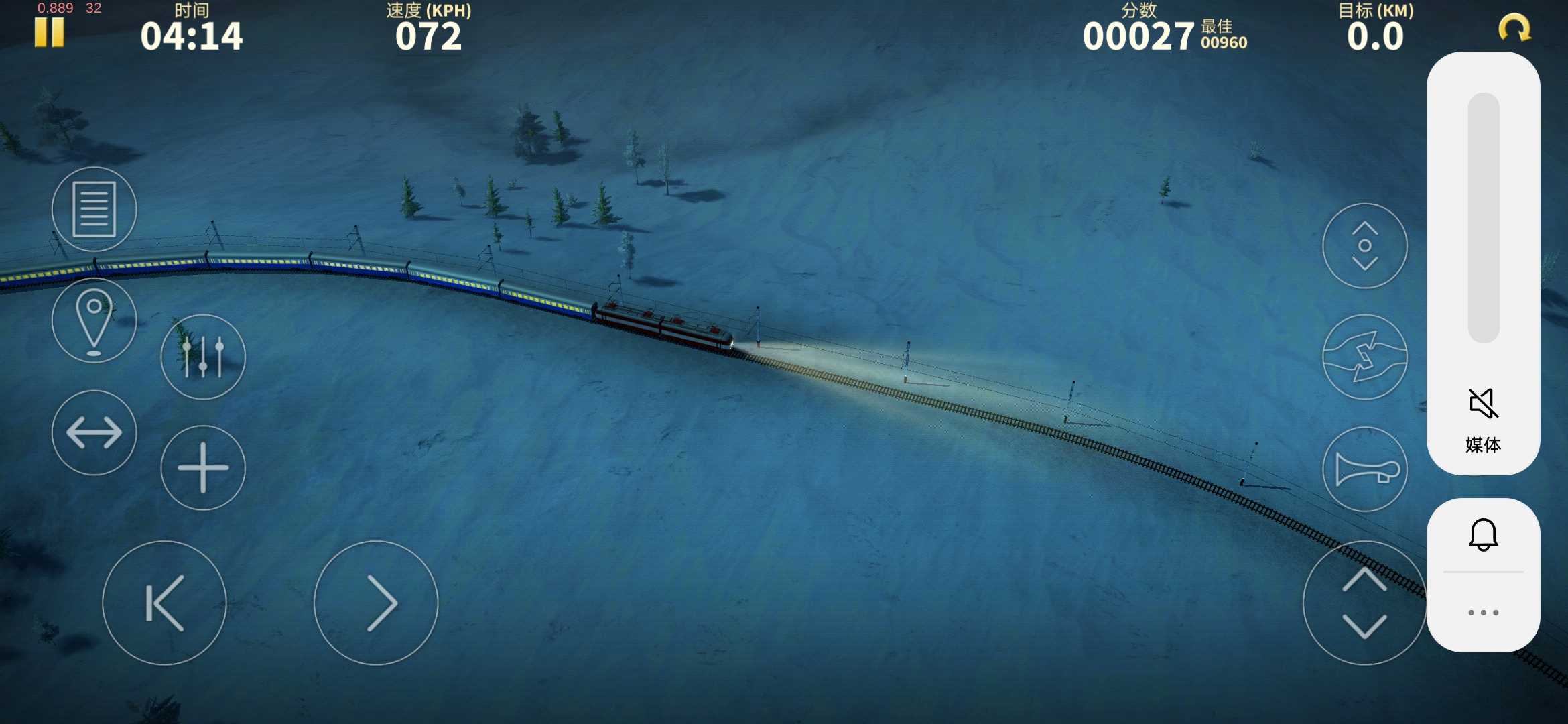
Task: Open the three-dots volume options
Action: click(x=1483, y=613)
